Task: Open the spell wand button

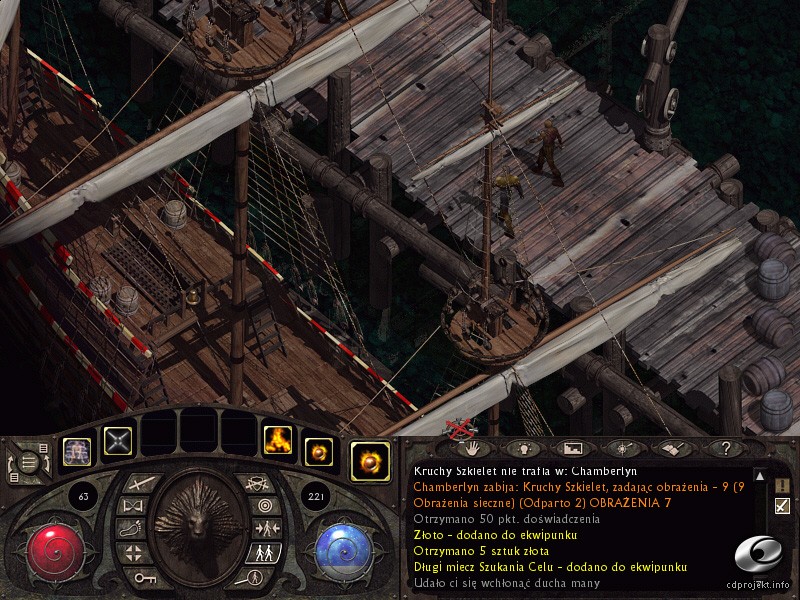Action: (x=623, y=449)
